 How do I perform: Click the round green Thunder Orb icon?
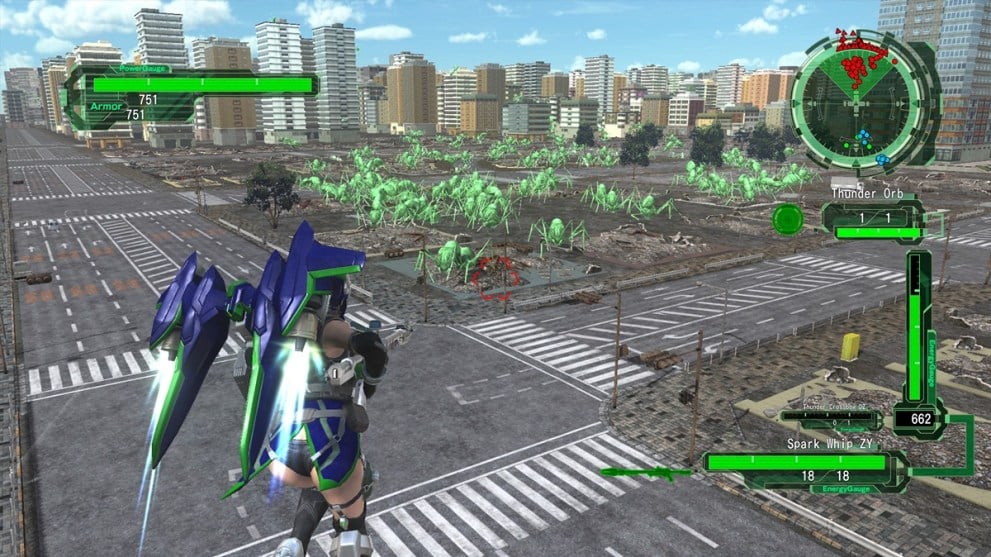pos(788,219)
